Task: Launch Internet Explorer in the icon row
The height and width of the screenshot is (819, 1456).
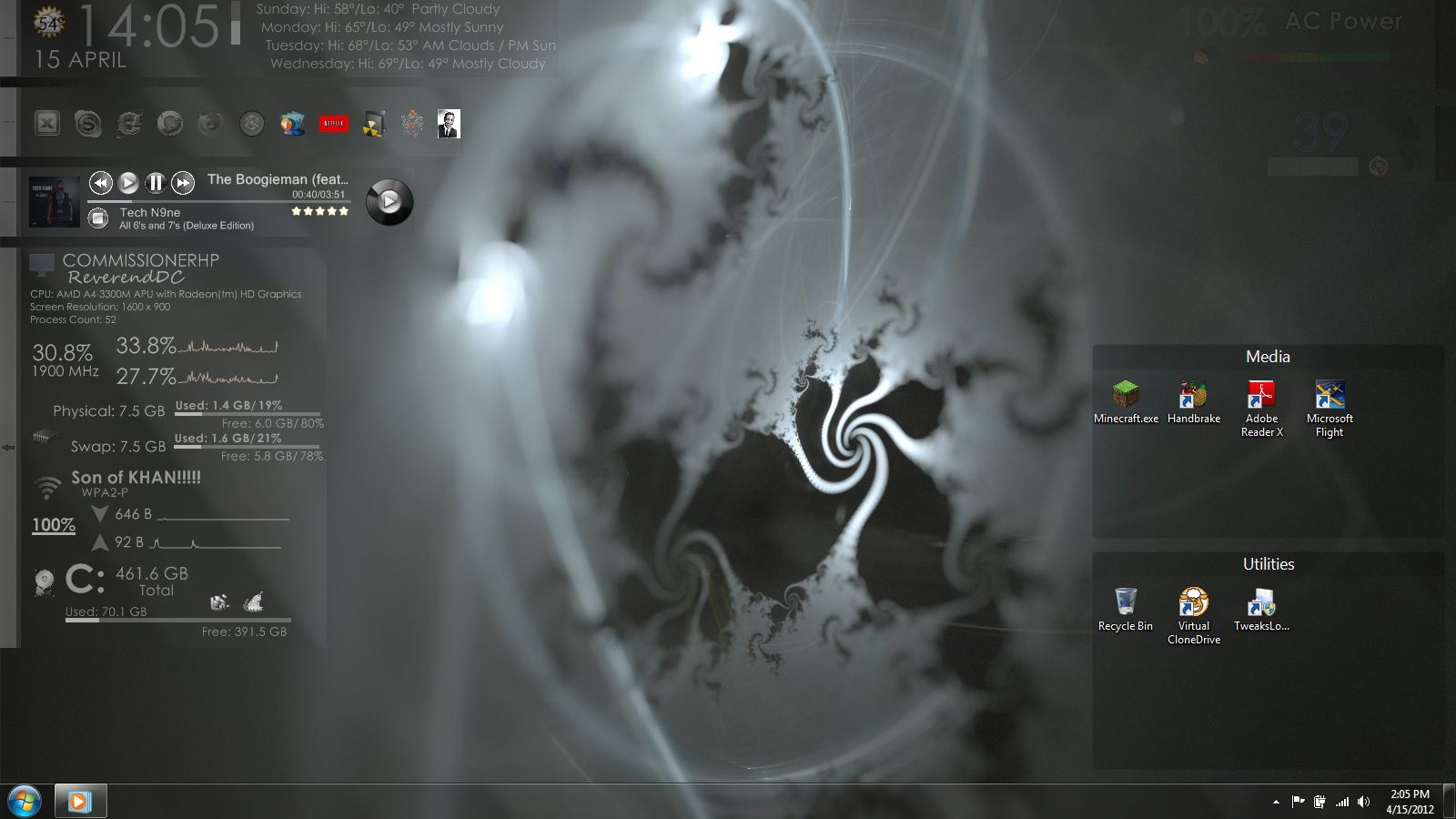Action: (x=129, y=124)
